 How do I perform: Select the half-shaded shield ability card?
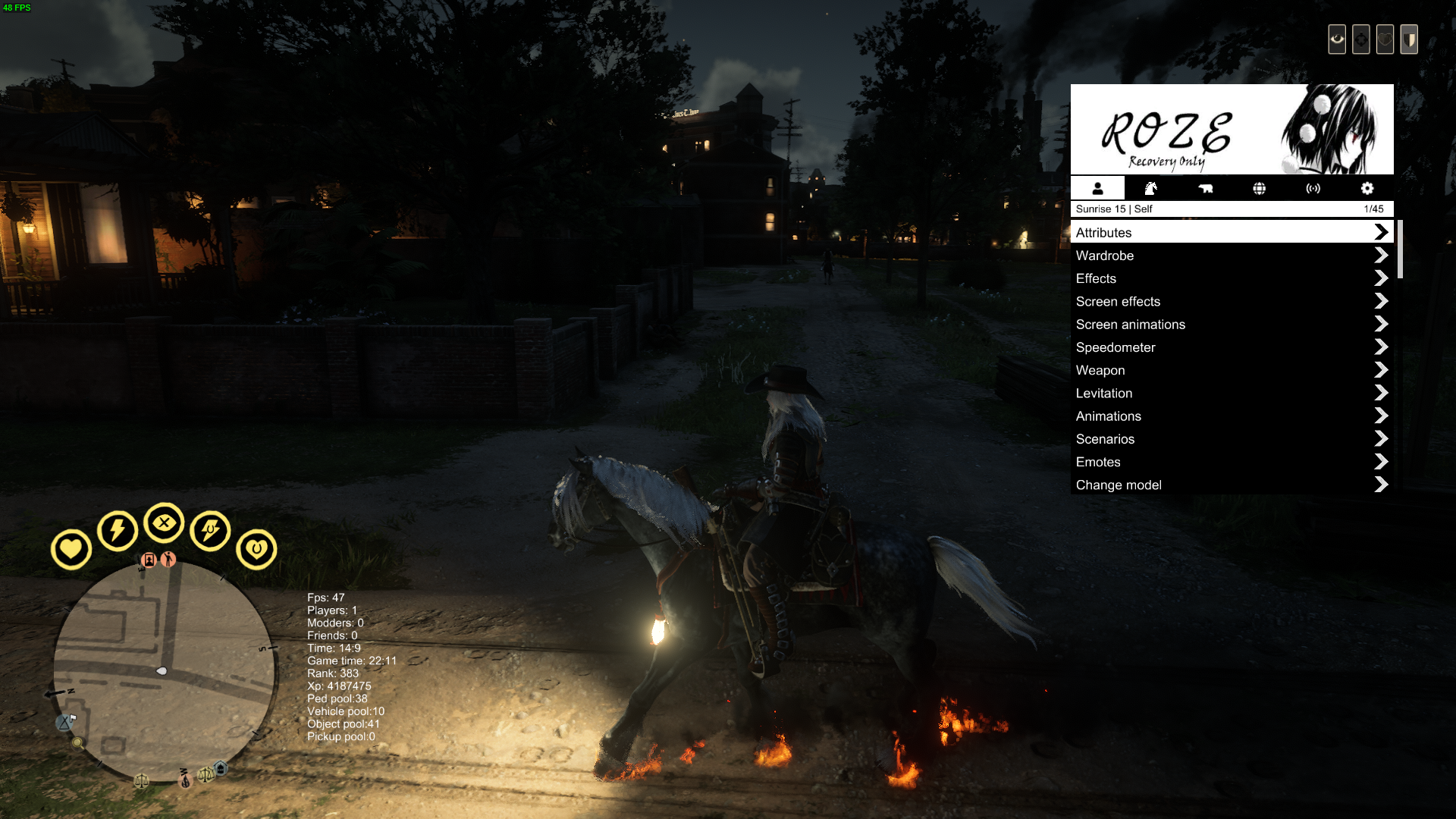coord(1409,39)
